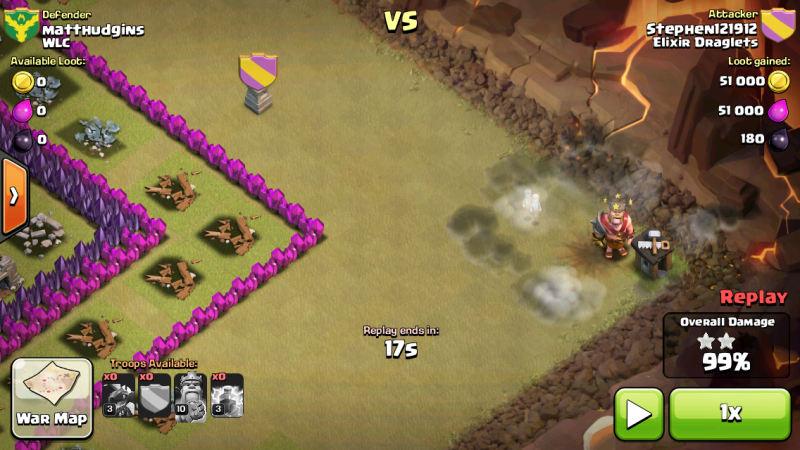800x450 pixels.
Task: Expand the orange side arrow tab
Action: pyautogui.click(x=13, y=196)
